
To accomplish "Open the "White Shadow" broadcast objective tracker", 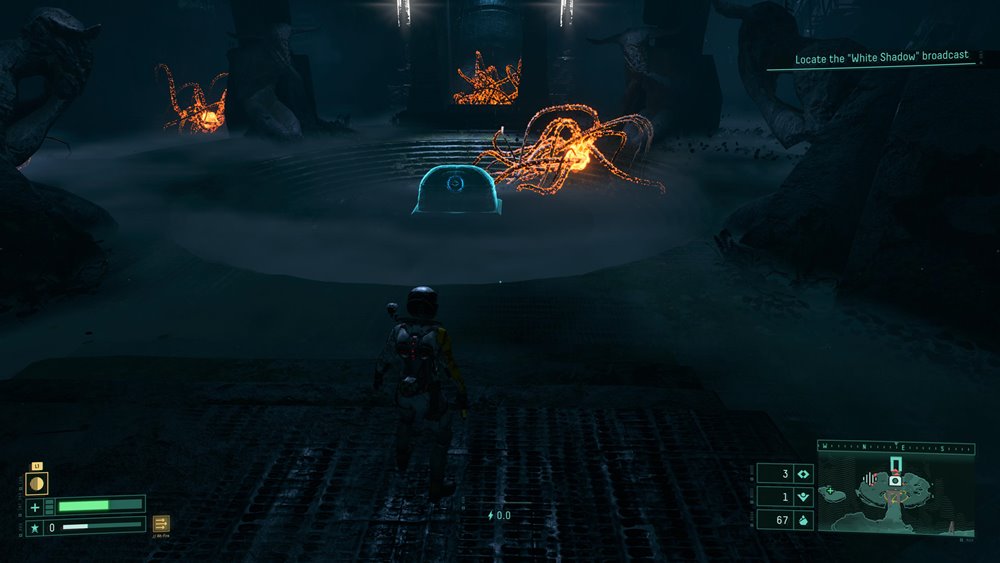I will point(882,58).
